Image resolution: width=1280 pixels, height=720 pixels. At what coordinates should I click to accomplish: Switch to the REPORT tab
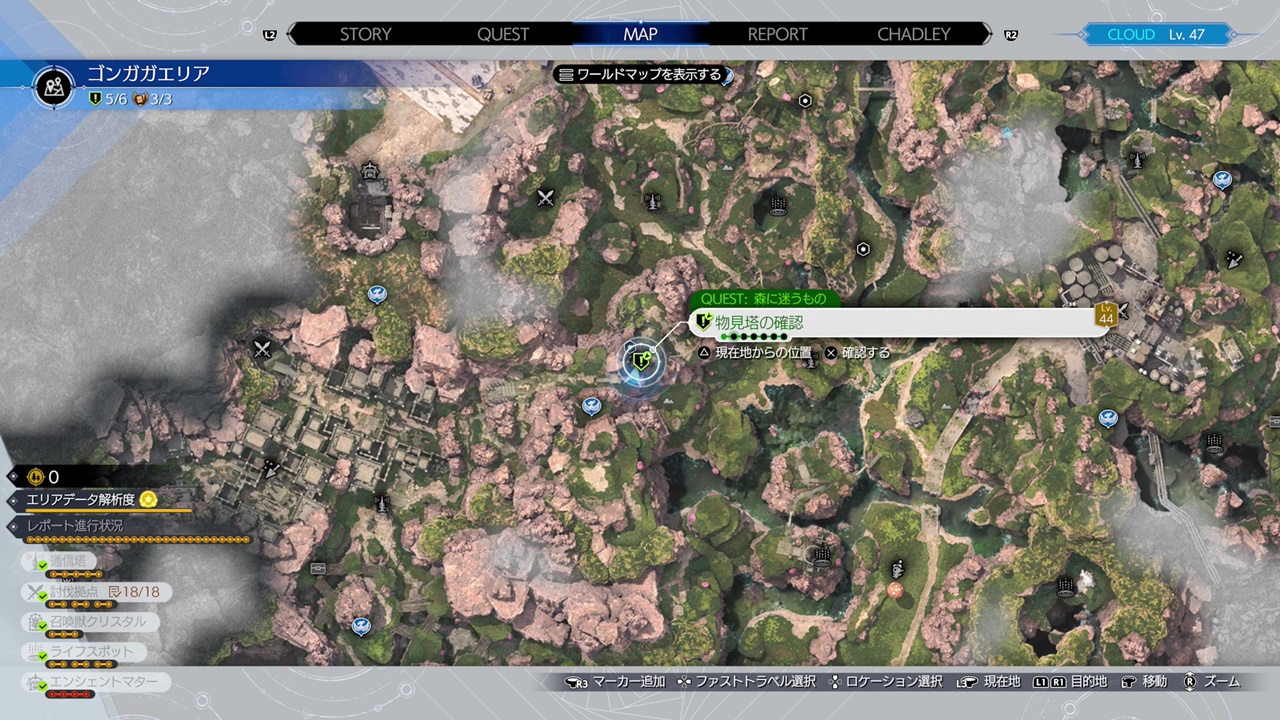777,34
